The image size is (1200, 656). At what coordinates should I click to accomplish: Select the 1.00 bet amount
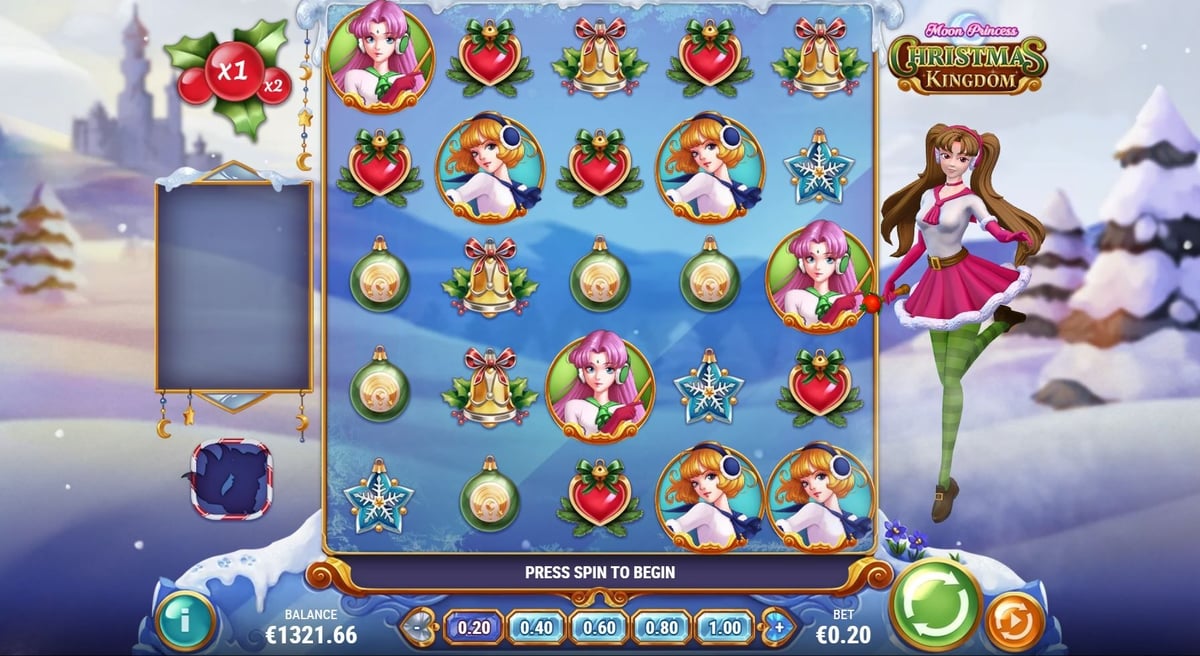[725, 627]
